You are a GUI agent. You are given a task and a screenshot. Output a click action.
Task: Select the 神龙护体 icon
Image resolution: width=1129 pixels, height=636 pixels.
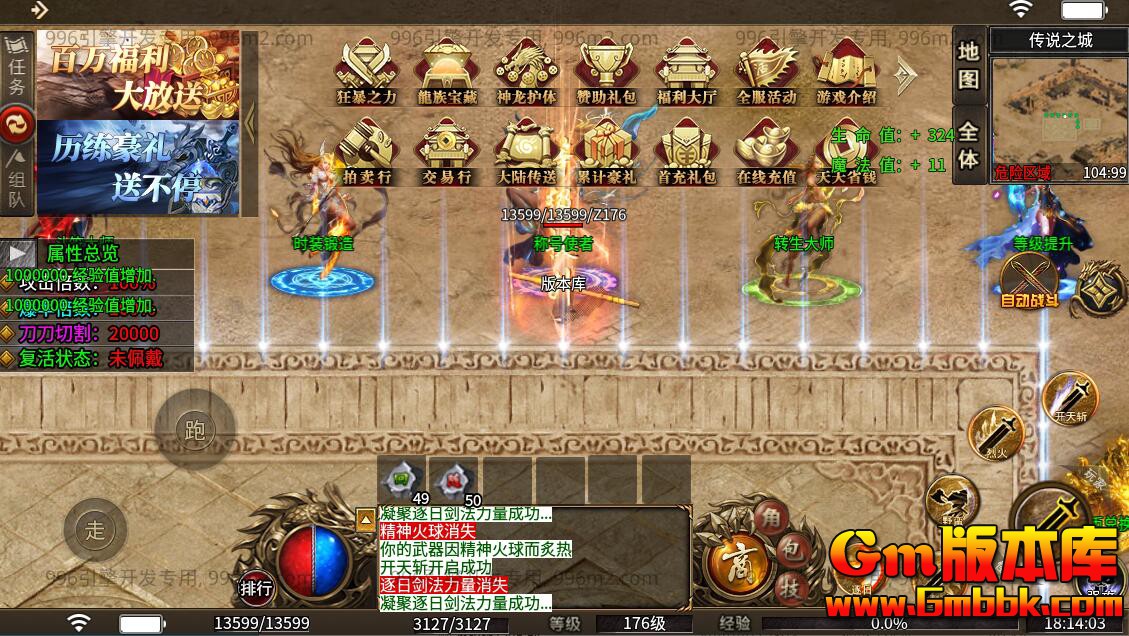(526, 70)
